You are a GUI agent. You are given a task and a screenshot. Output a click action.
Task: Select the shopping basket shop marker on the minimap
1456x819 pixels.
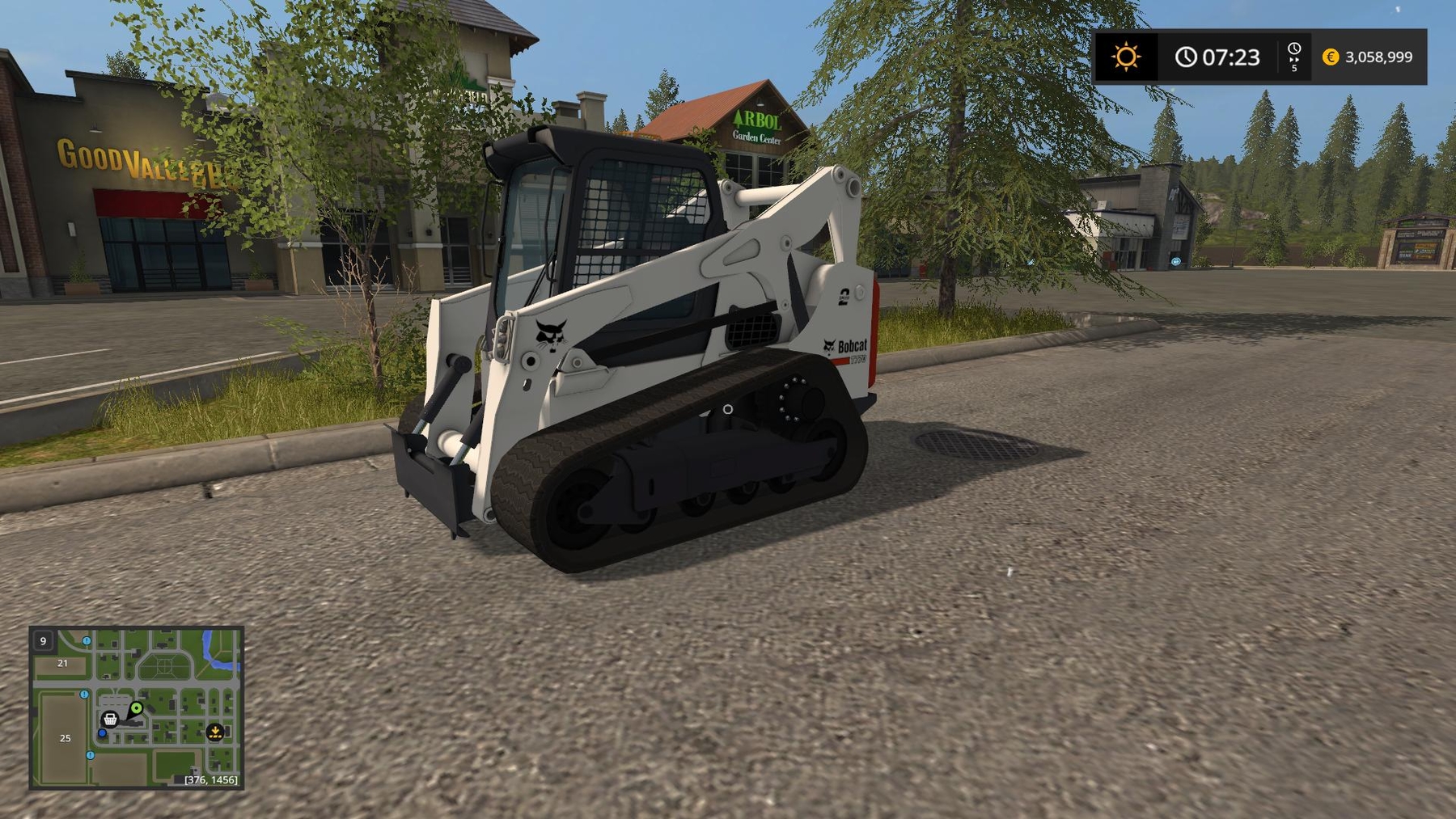coord(110,720)
